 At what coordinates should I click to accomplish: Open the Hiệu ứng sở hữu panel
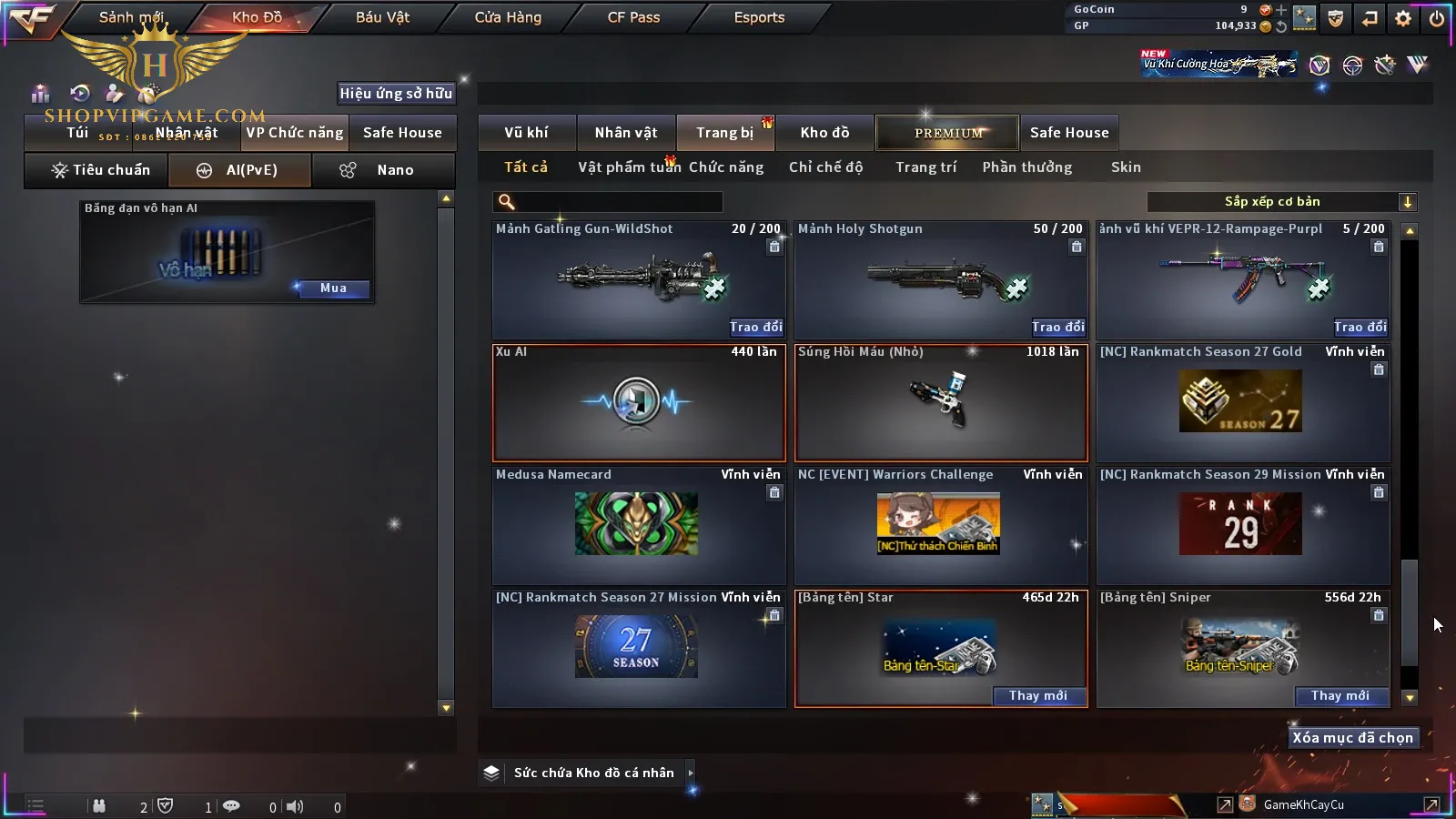pyautogui.click(x=396, y=93)
